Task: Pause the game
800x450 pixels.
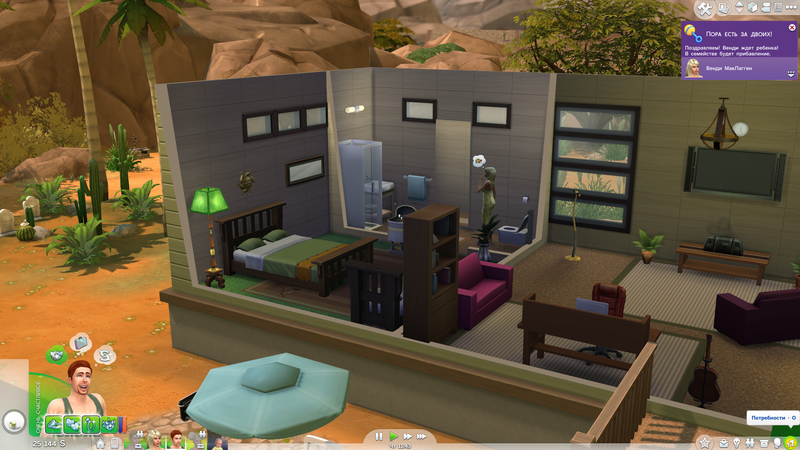Action: tap(379, 437)
